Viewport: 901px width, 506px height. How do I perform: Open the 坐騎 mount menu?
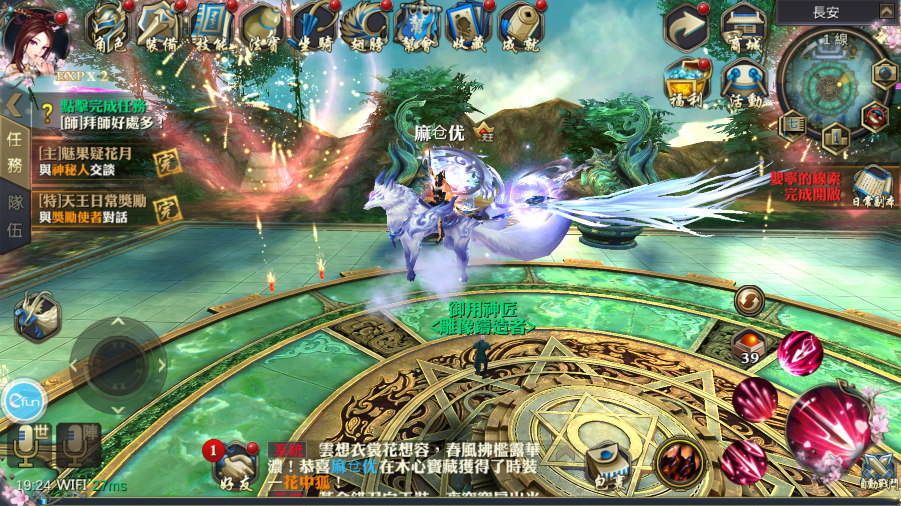coord(315,27)
